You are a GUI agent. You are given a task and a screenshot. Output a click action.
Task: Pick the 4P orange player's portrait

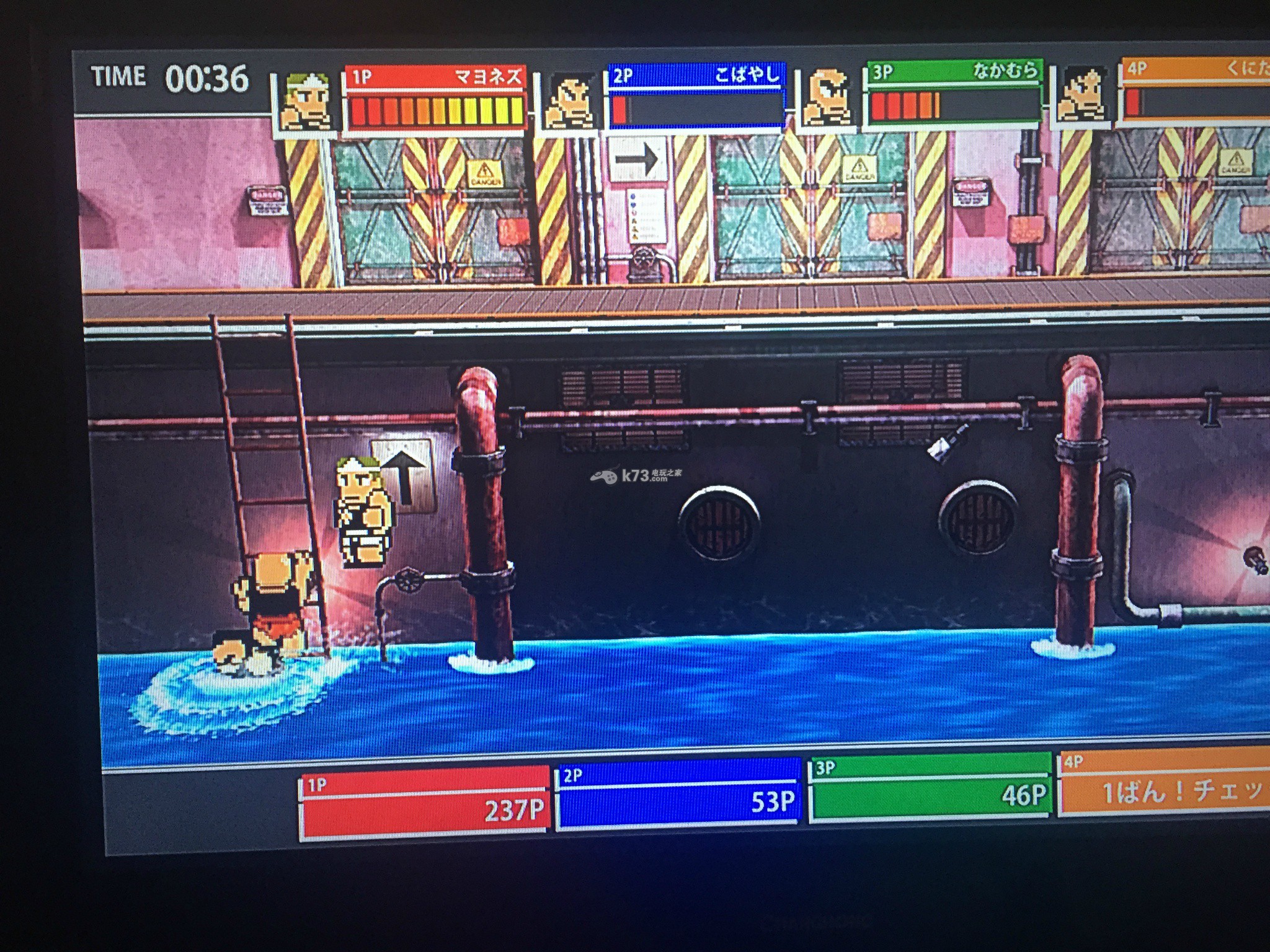[1083, 95]
